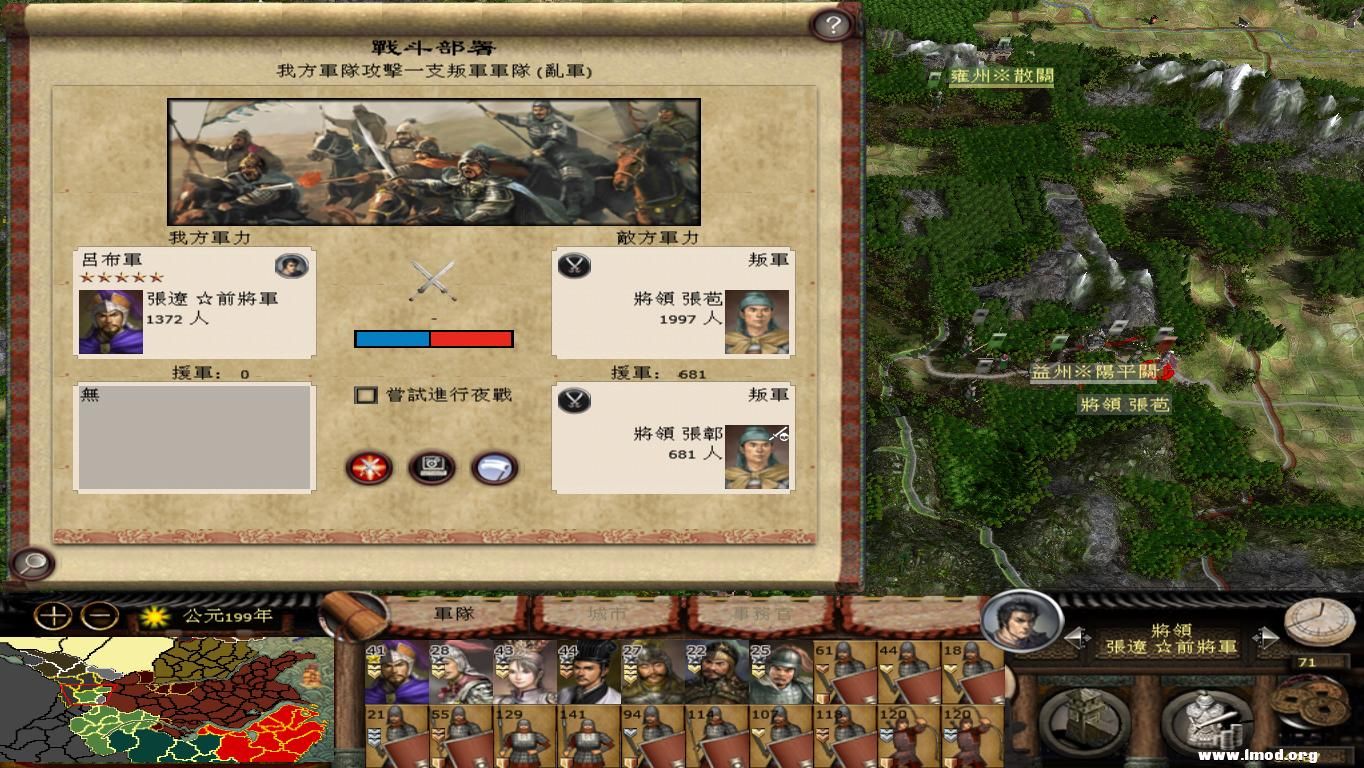The height and width of the screenshot is (768, 1364).
Task: Open the recruitment armor icon
Action: point(1207,717)
